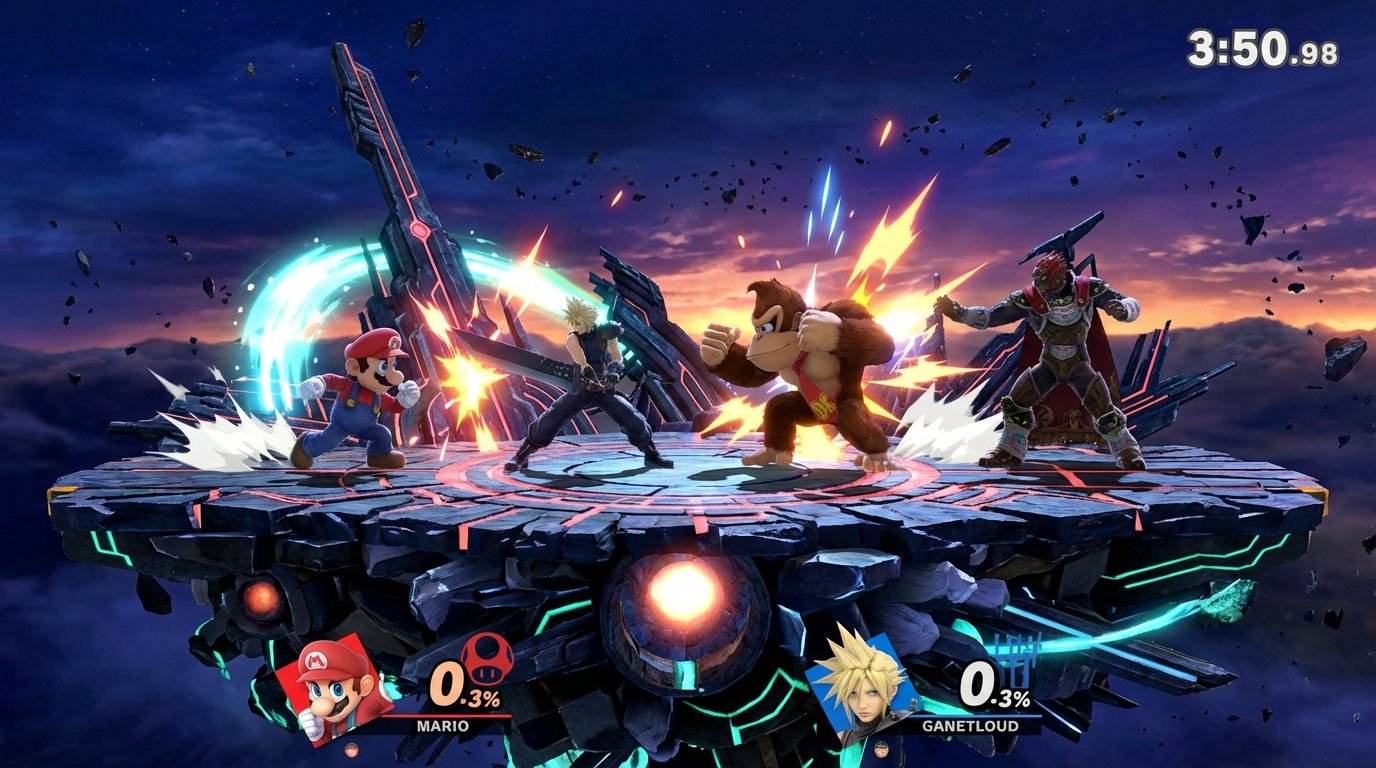Click the Super Mushroom emblem behind Mario's percentage
1376x768 pixels.
click(487, 660)
